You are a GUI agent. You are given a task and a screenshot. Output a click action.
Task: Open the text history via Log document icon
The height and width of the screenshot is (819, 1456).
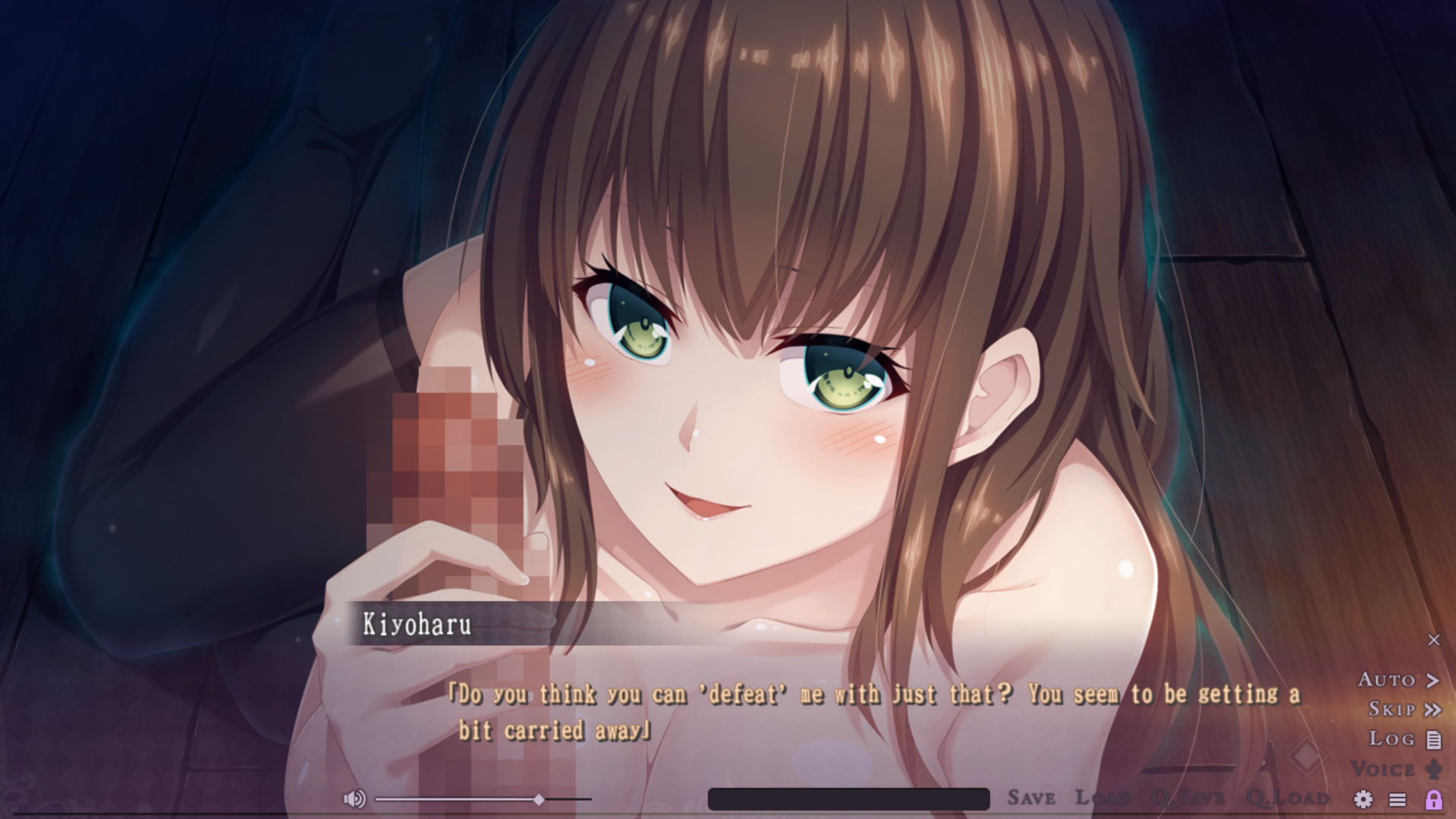tap(1432, 739)
